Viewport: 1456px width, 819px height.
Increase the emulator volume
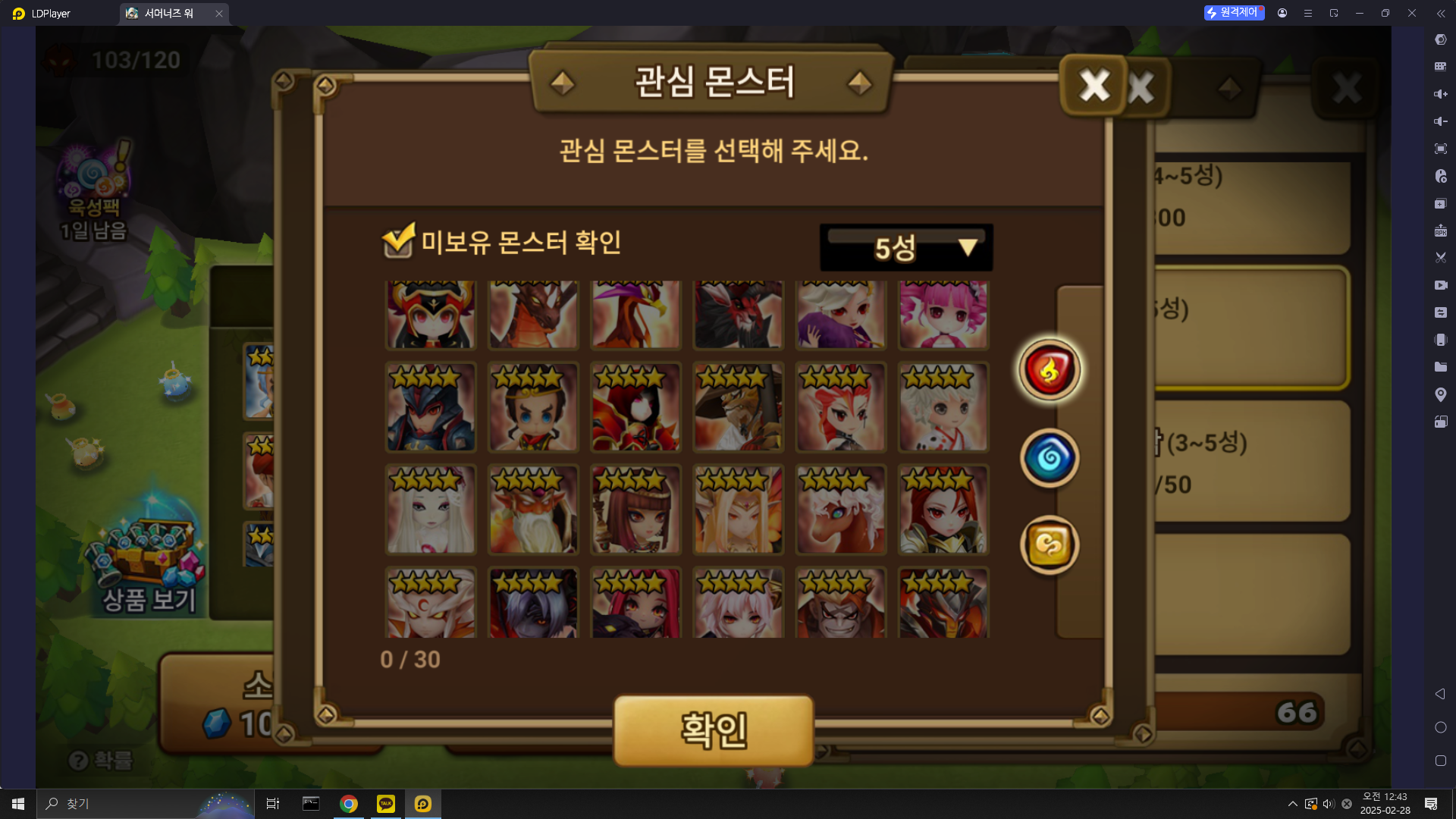1440,94
